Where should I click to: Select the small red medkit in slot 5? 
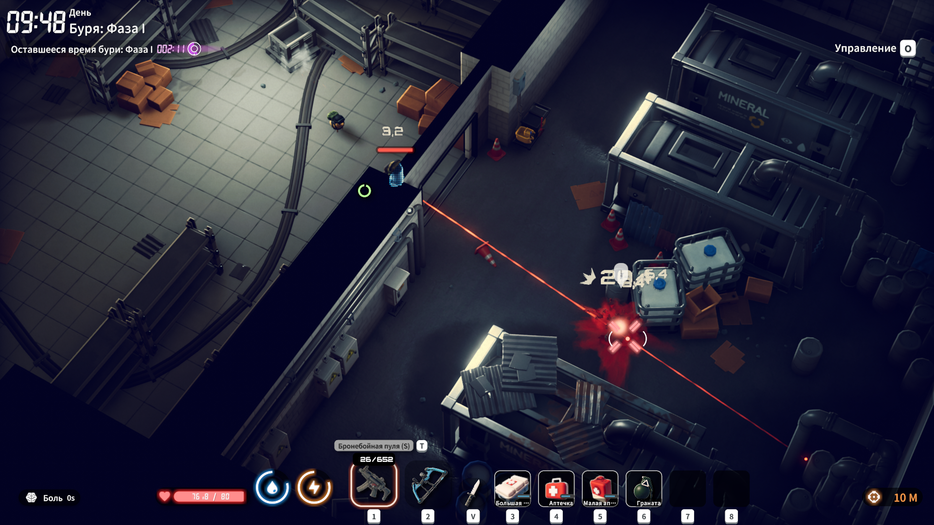(x=600, y=488)
